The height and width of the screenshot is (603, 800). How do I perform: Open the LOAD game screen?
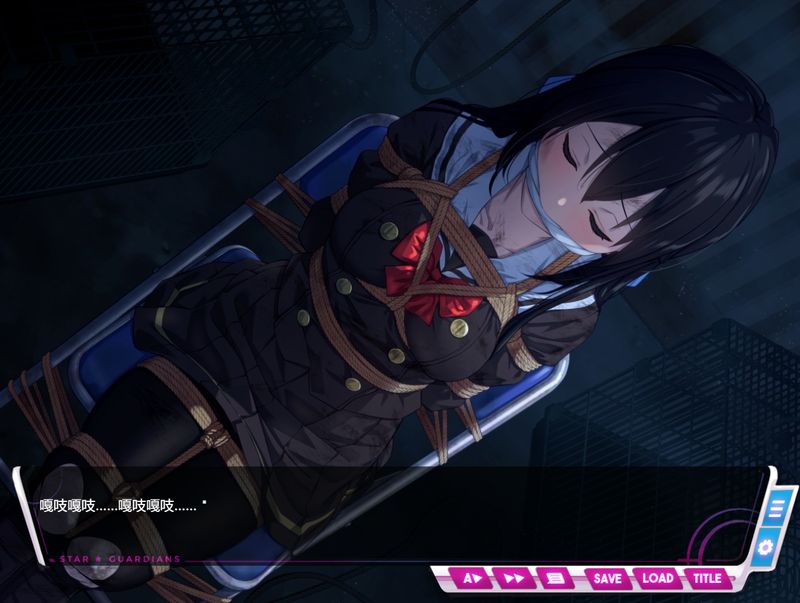pyautogui.click(x=657, y=578)
